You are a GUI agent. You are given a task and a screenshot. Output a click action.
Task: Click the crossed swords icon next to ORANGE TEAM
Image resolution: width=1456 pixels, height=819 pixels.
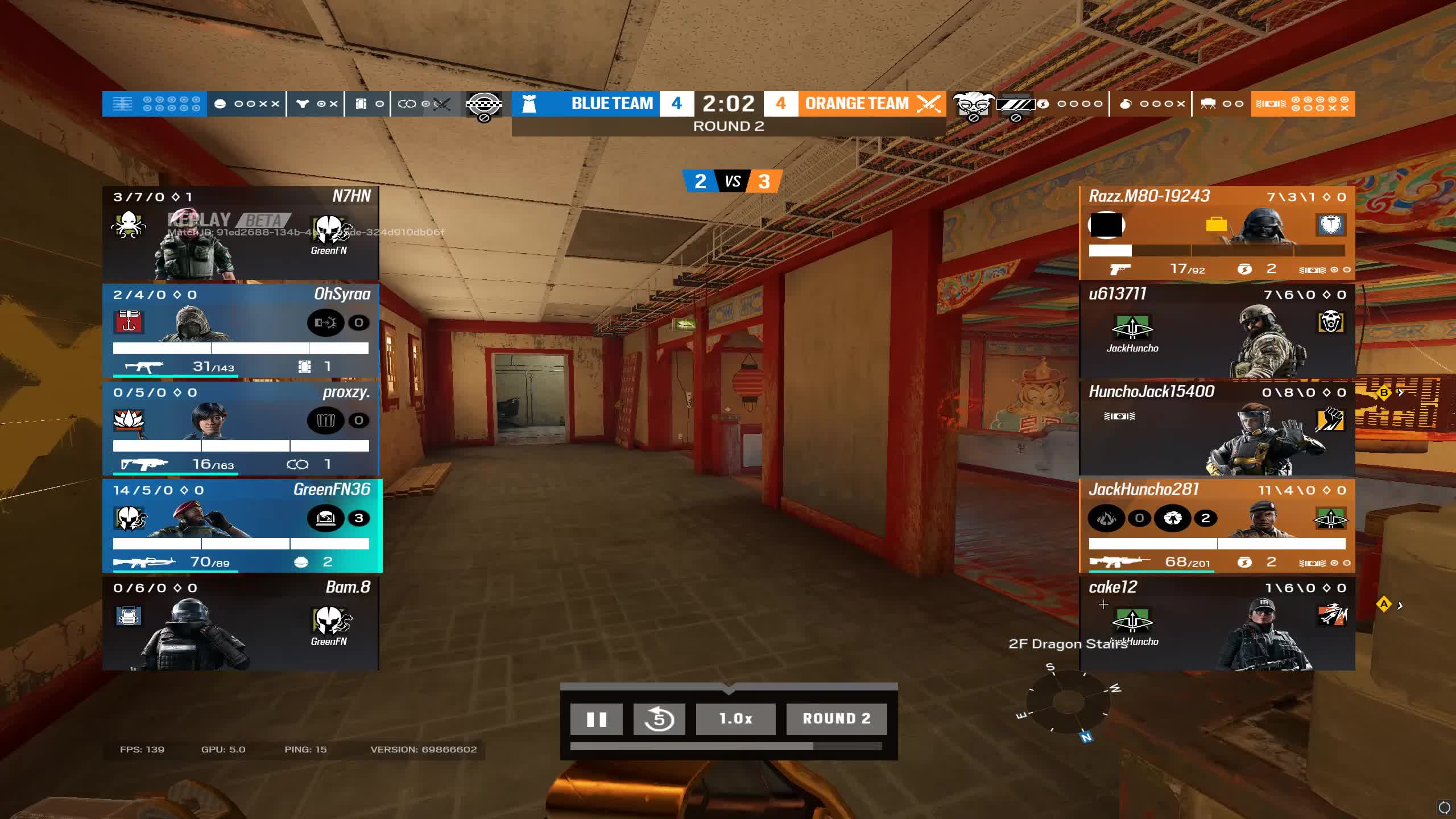927,104
